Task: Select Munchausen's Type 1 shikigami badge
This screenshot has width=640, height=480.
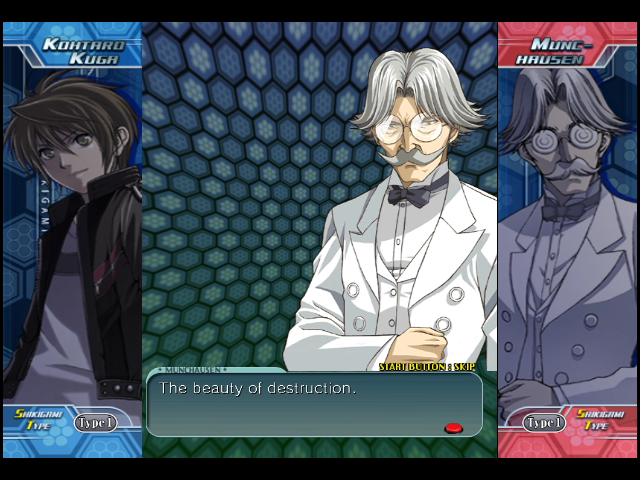Action: point(543,423)
